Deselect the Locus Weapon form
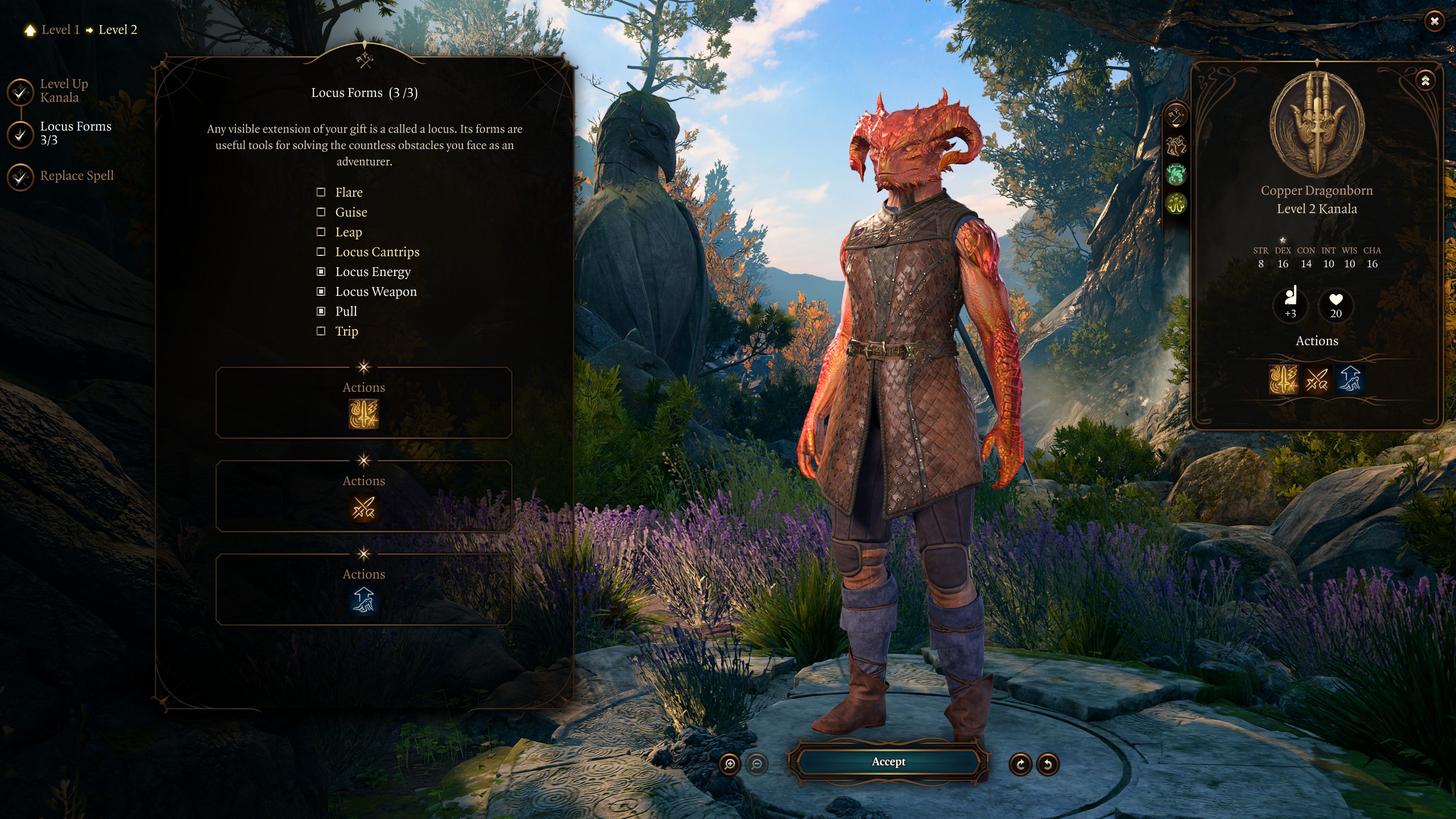1456x819 pixels. point(321,292)
